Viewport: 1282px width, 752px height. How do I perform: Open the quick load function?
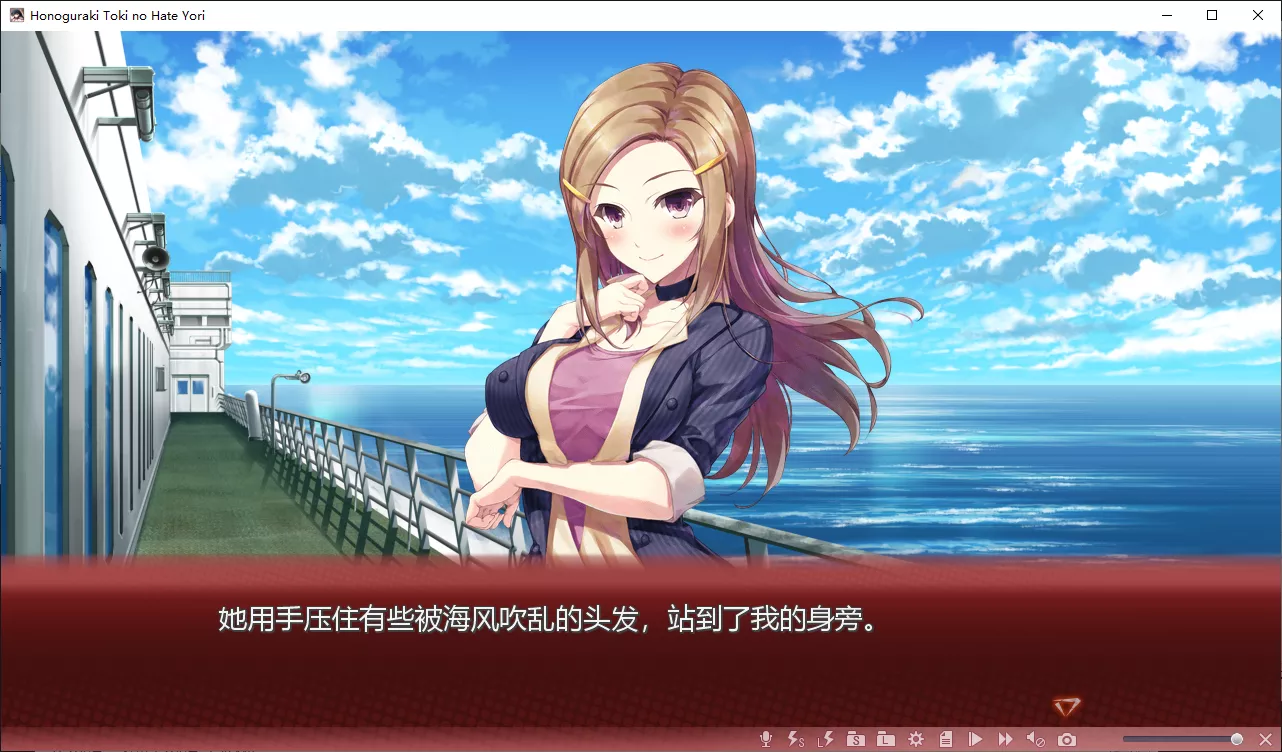point(825,738)
